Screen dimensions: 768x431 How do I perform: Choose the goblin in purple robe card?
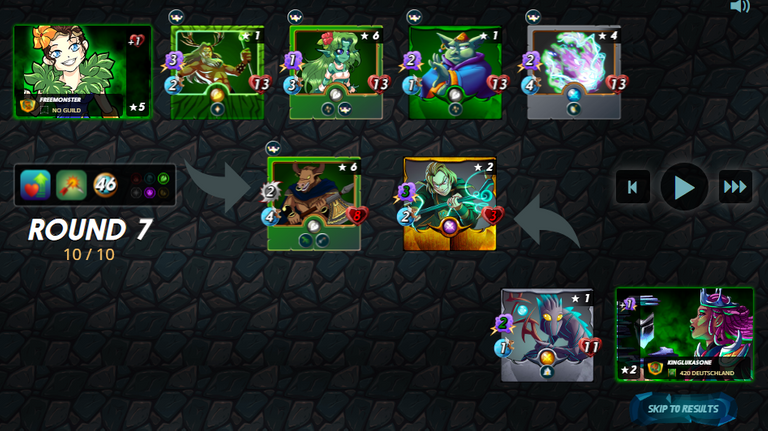point(455,73)
